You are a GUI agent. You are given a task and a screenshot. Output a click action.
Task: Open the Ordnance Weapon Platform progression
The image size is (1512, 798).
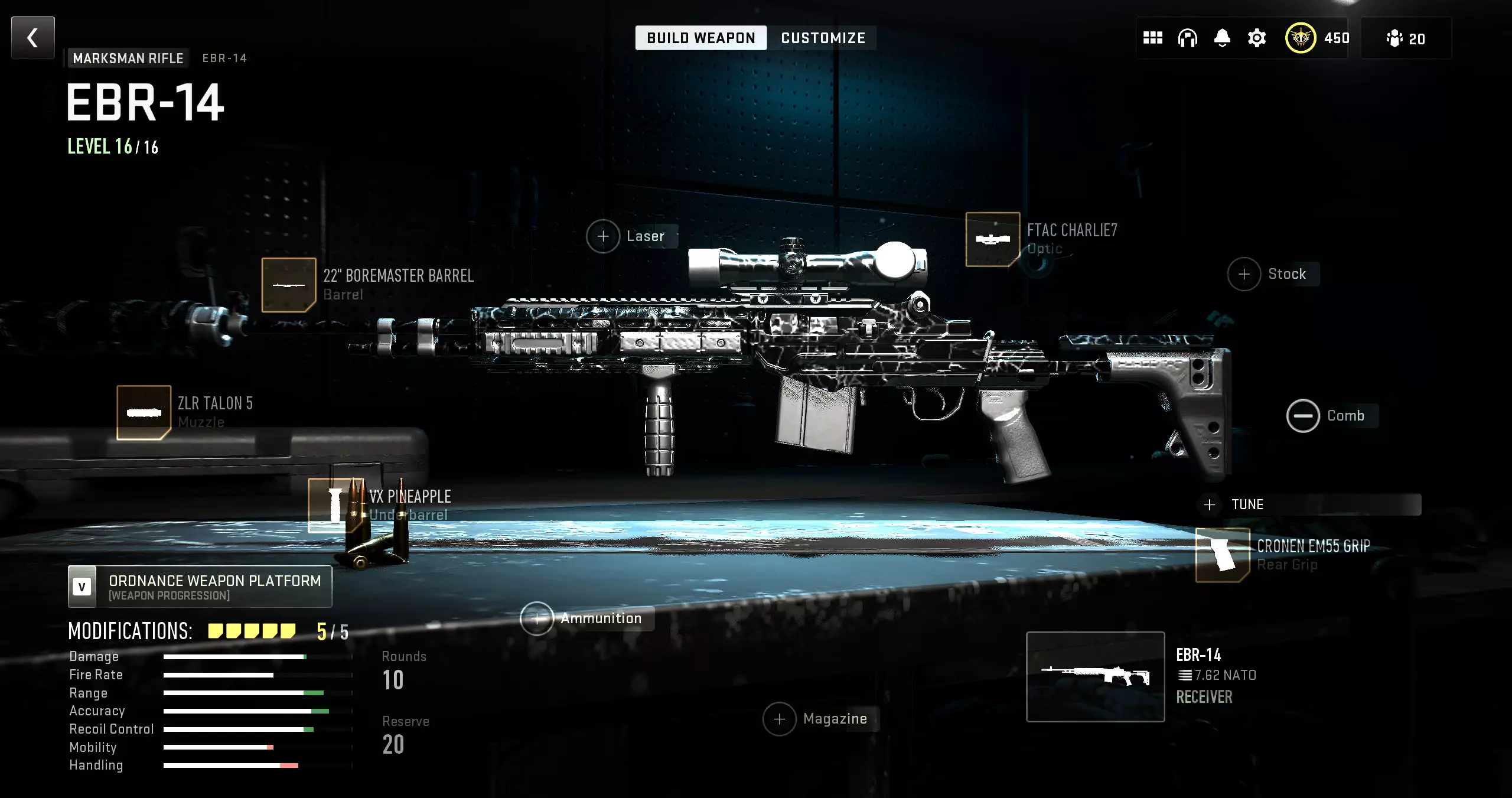click(200, 587)
